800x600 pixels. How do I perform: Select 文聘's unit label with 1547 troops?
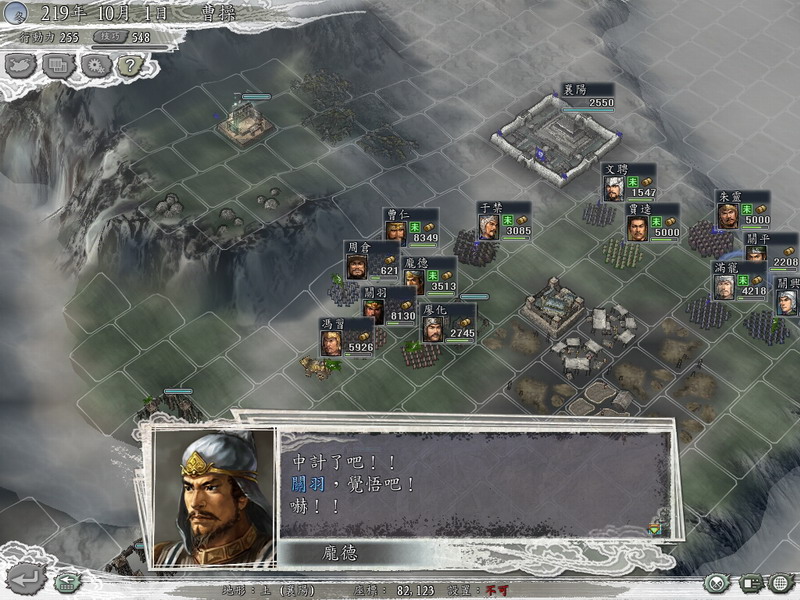629,182
